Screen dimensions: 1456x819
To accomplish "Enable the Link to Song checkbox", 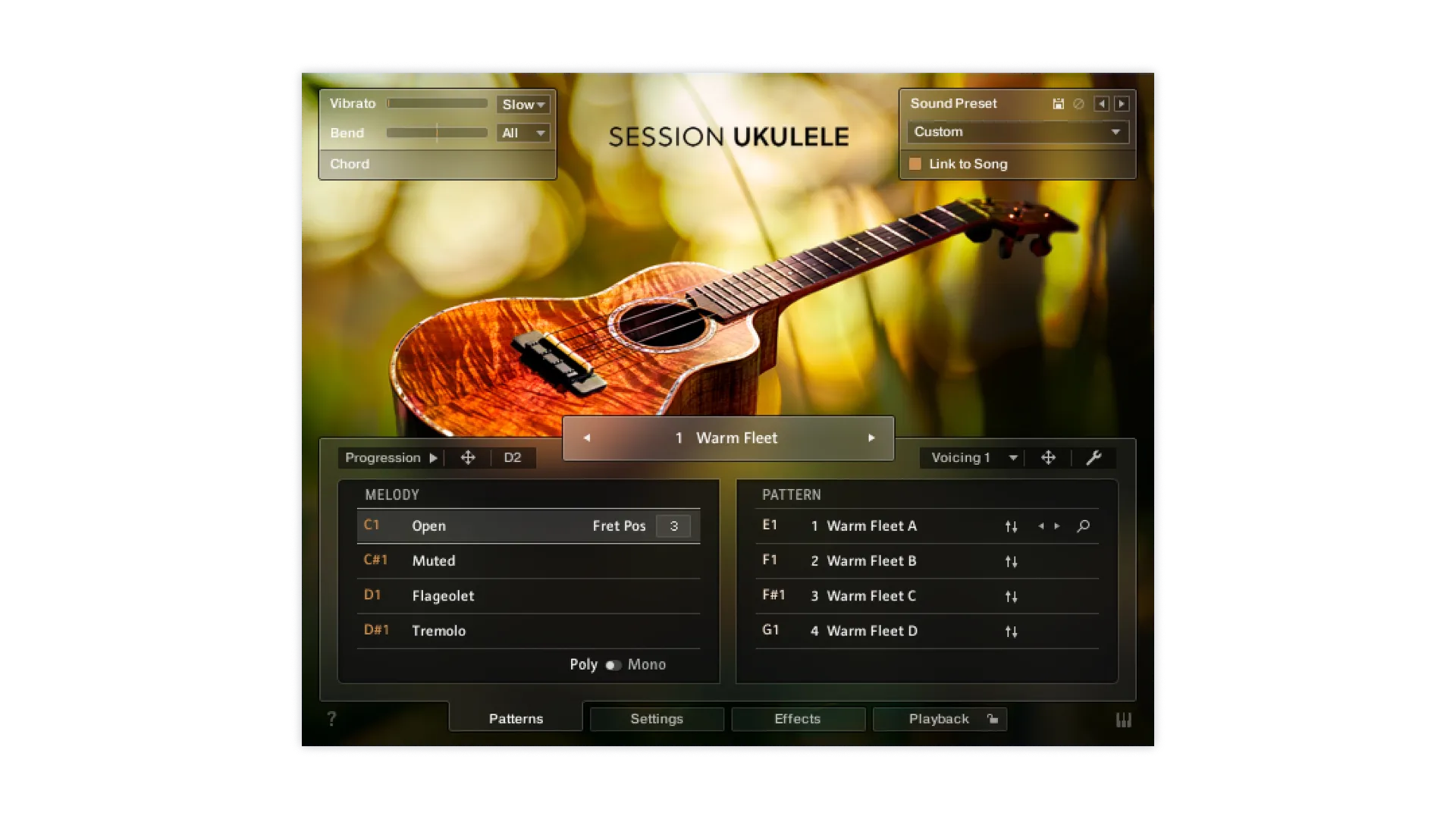I will pos(915,164).
